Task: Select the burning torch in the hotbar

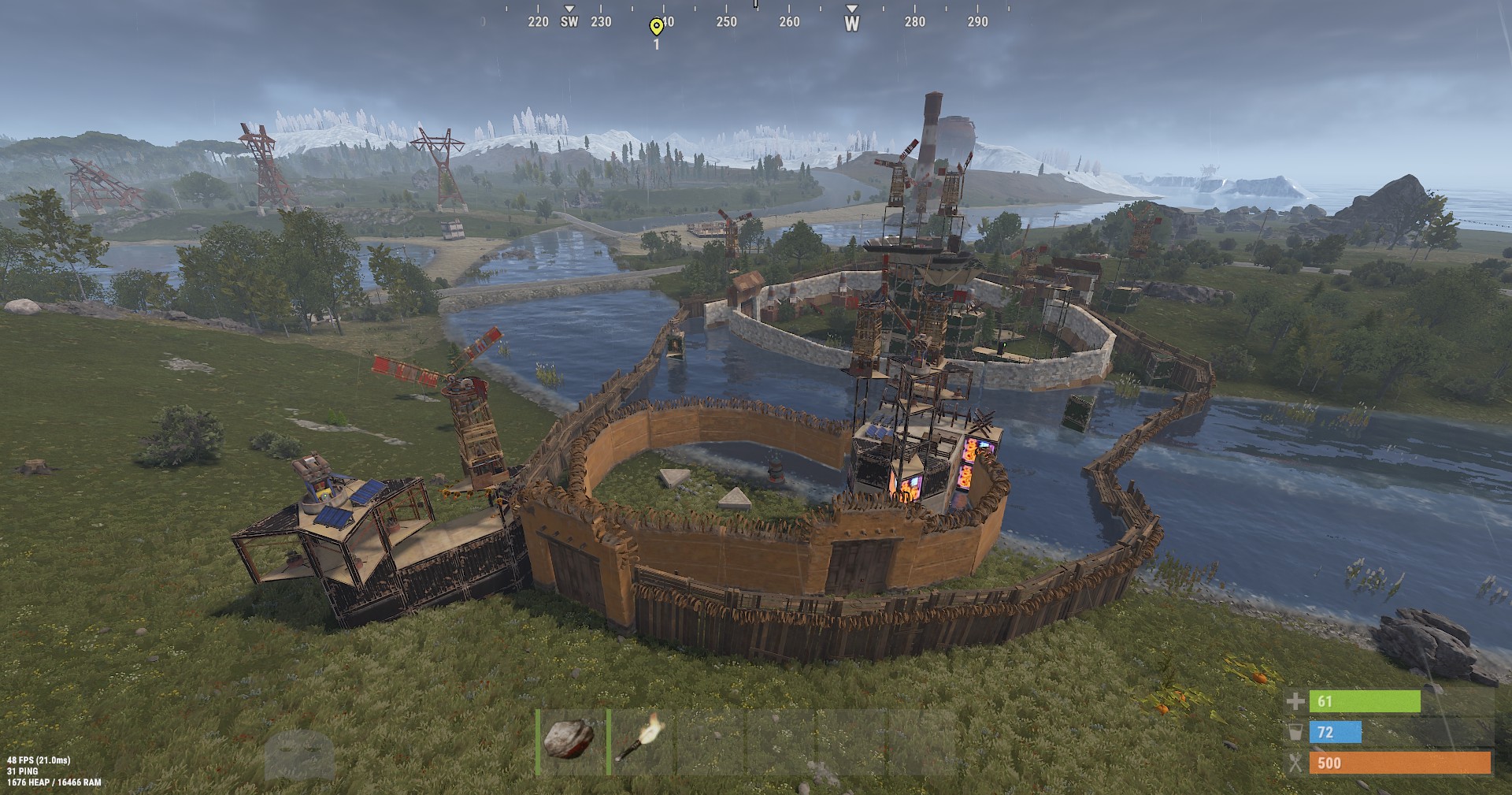Action: pyautogui.click(x=642, y=741)
